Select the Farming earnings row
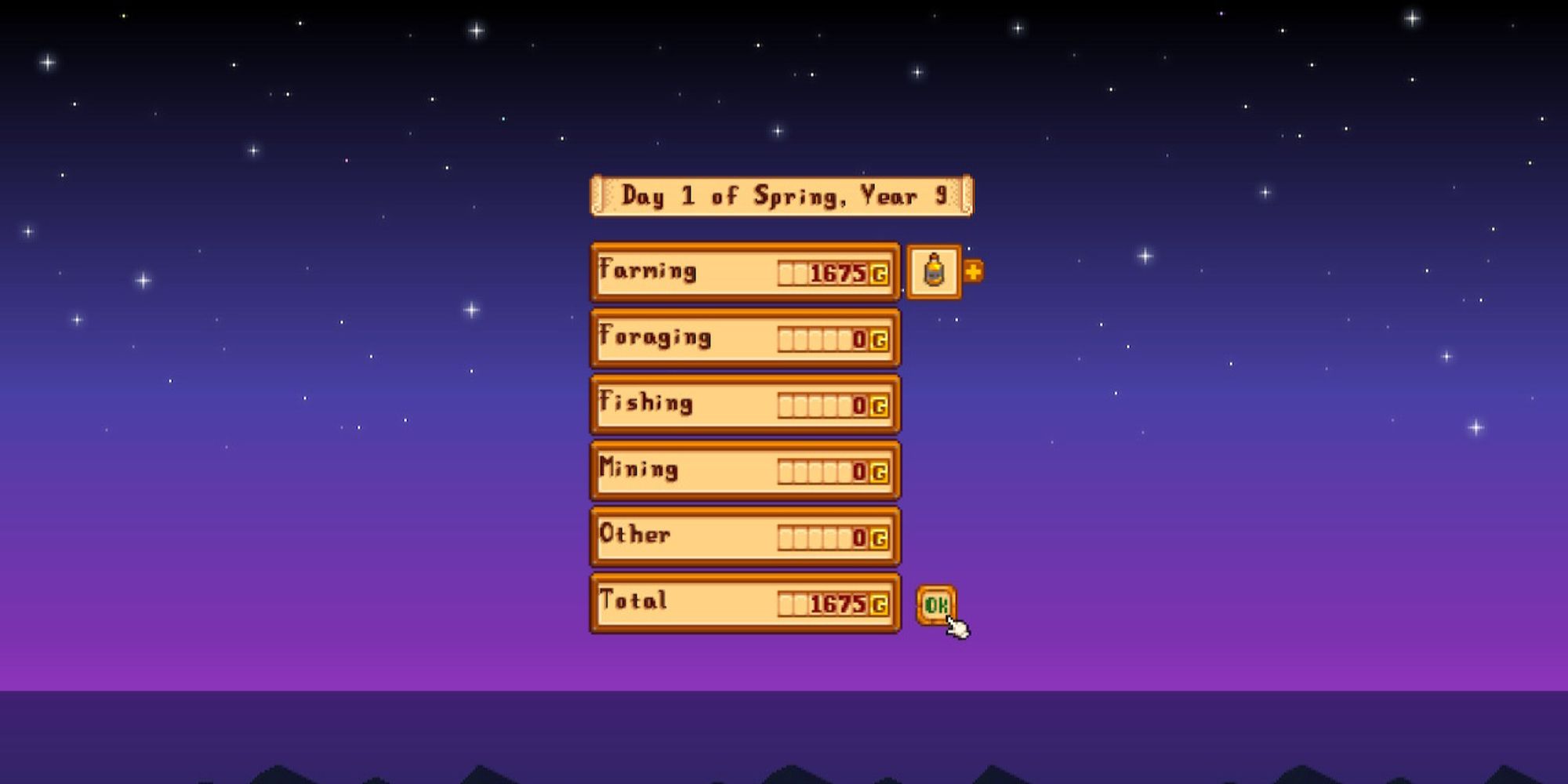Viewport: 1568px width, 784px height. click(x=745, y=272)
